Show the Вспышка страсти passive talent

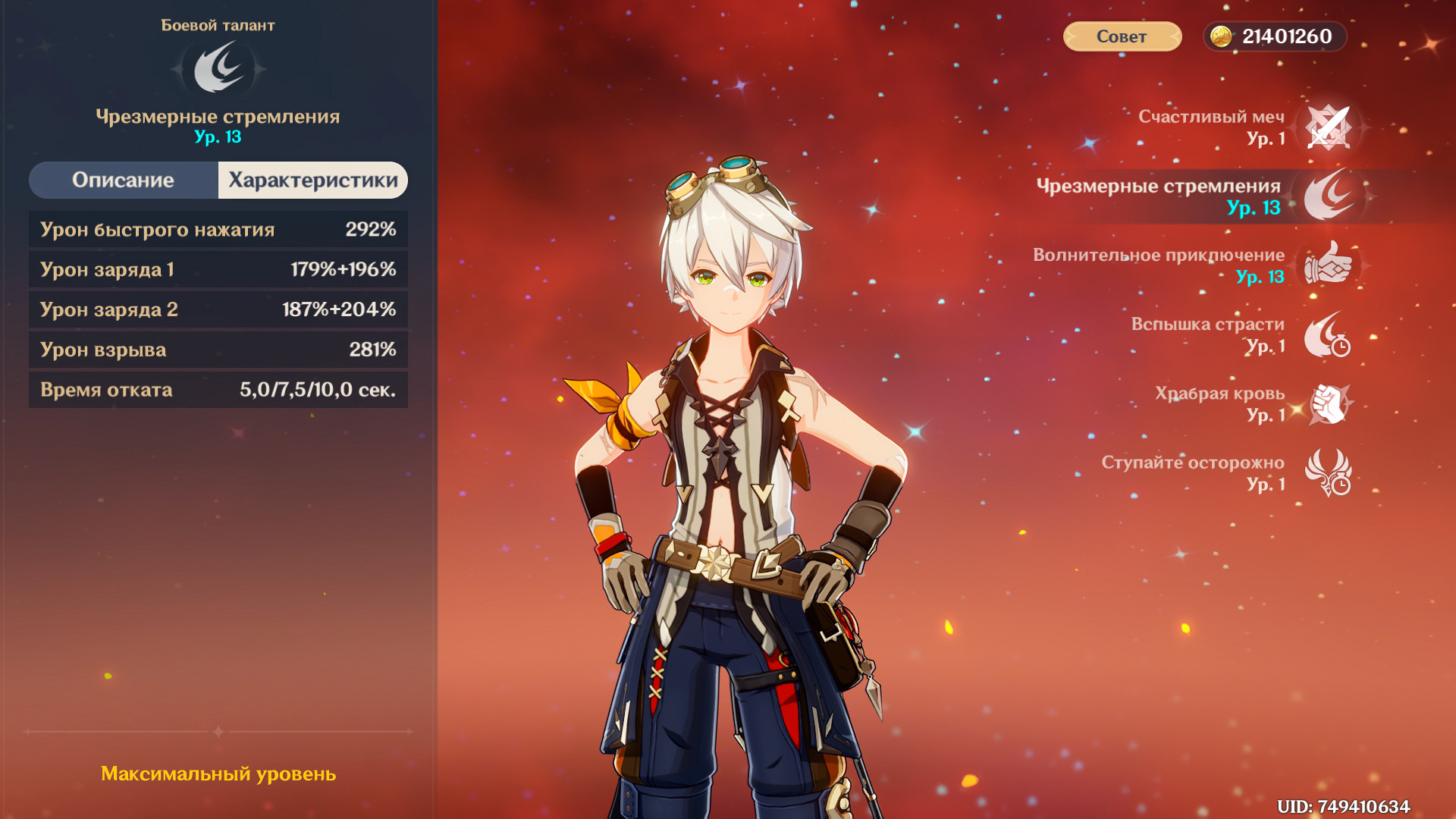(x=1328, y=334)
